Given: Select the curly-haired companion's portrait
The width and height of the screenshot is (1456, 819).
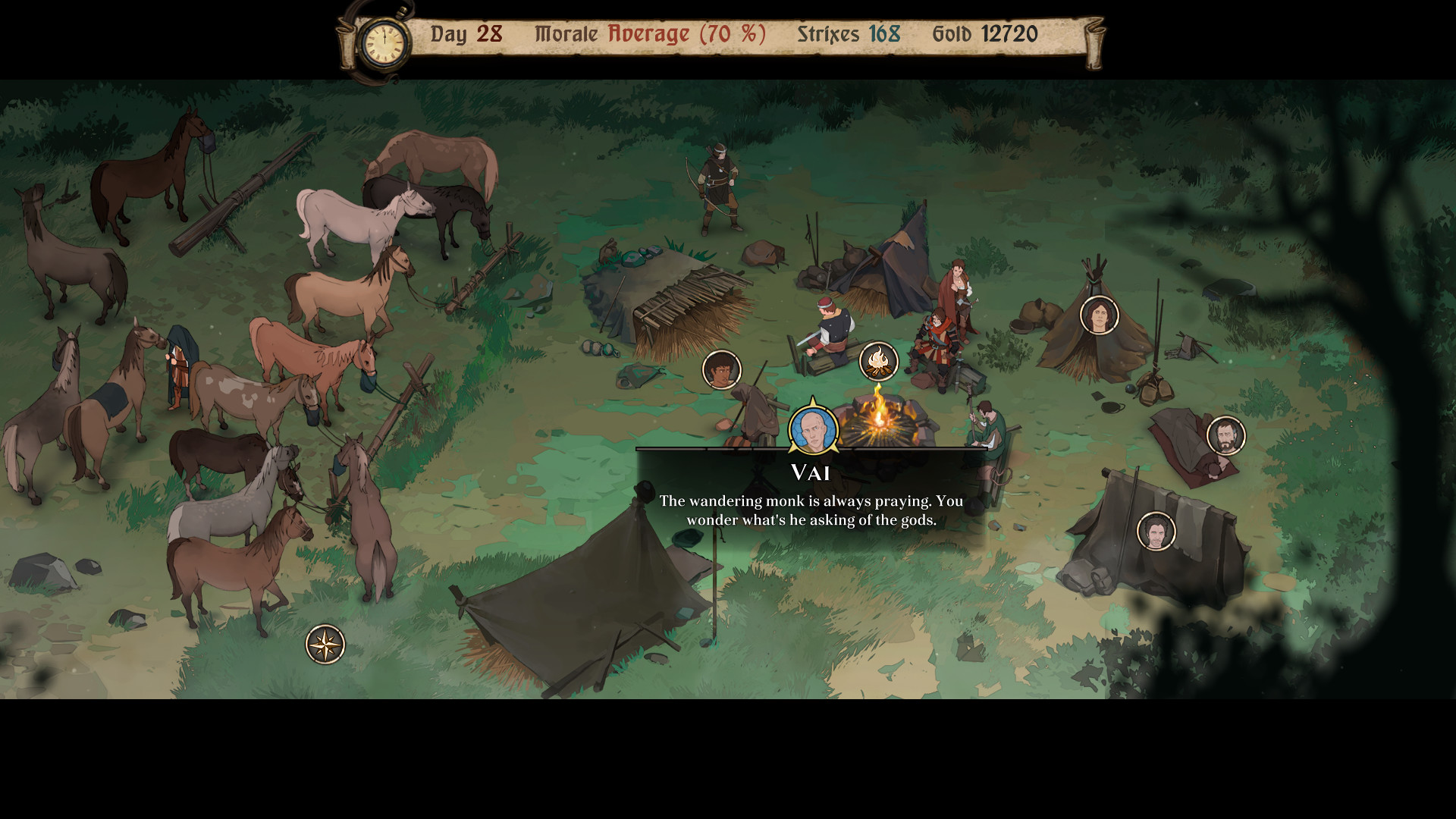Looking at the screenshot, I should (721, 369).
